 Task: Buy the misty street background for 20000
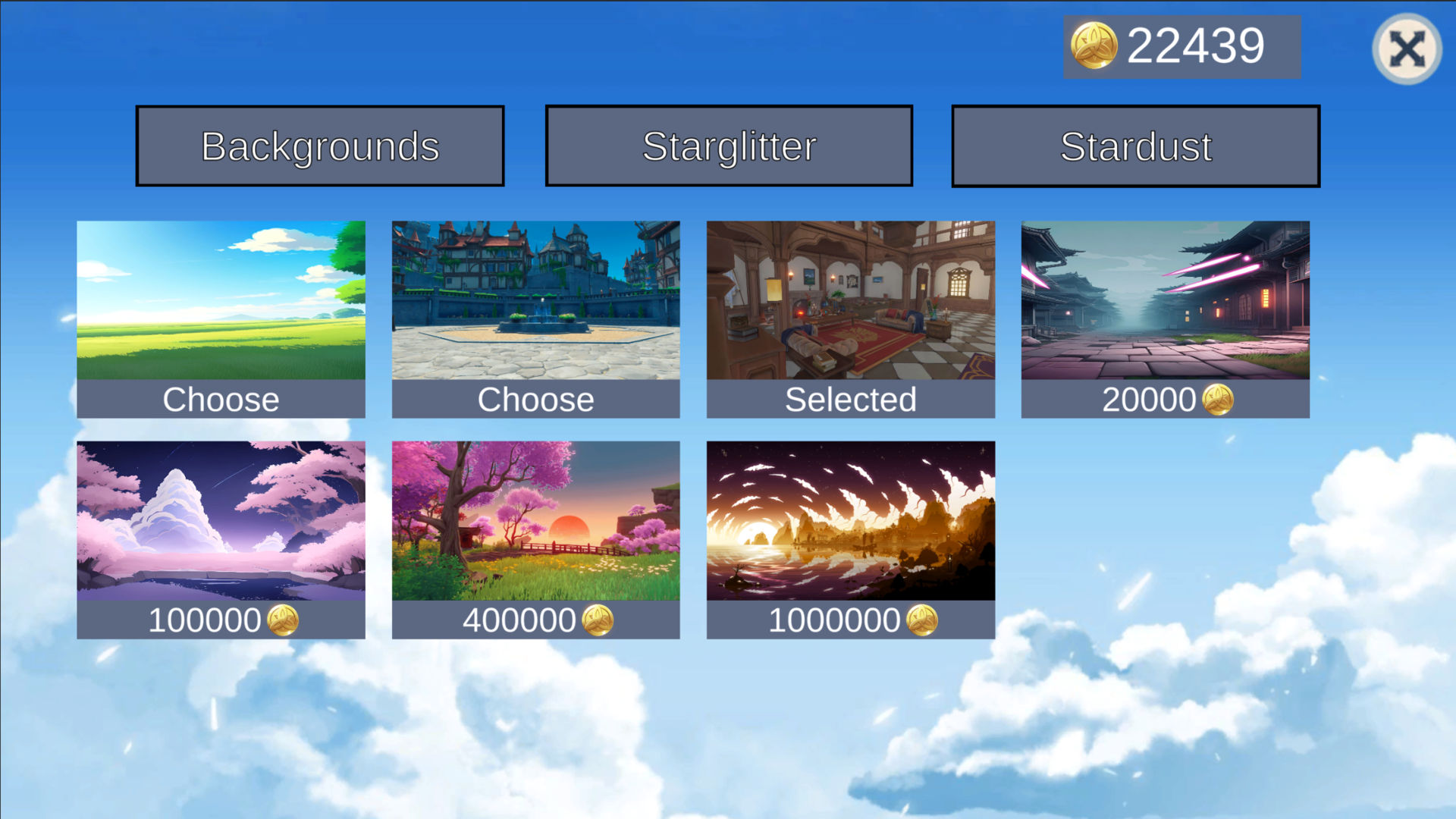[x=1165, y=399]
